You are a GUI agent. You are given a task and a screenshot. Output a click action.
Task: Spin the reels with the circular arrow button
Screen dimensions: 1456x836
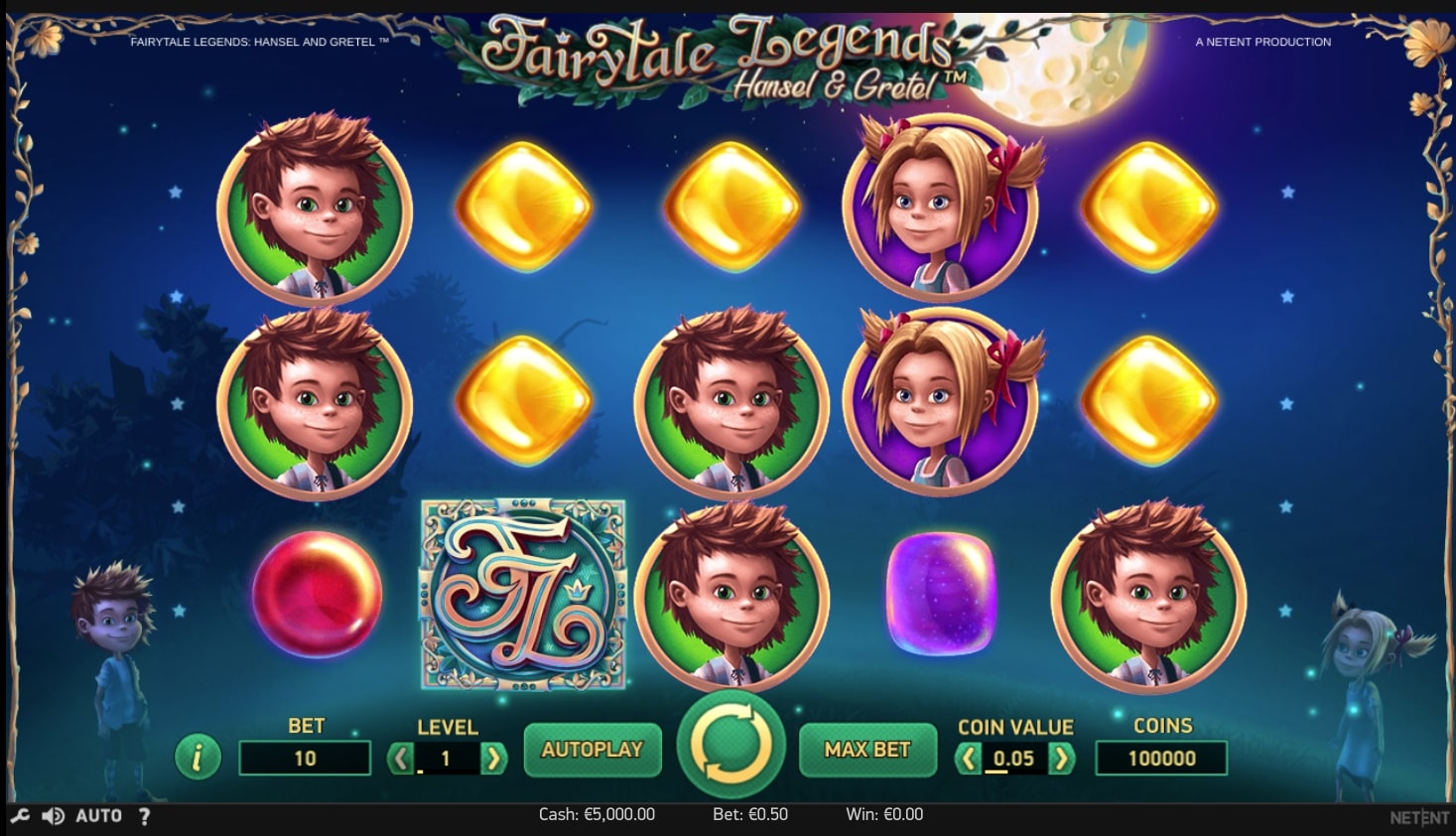pyautogui.click(x=730, y=745)
